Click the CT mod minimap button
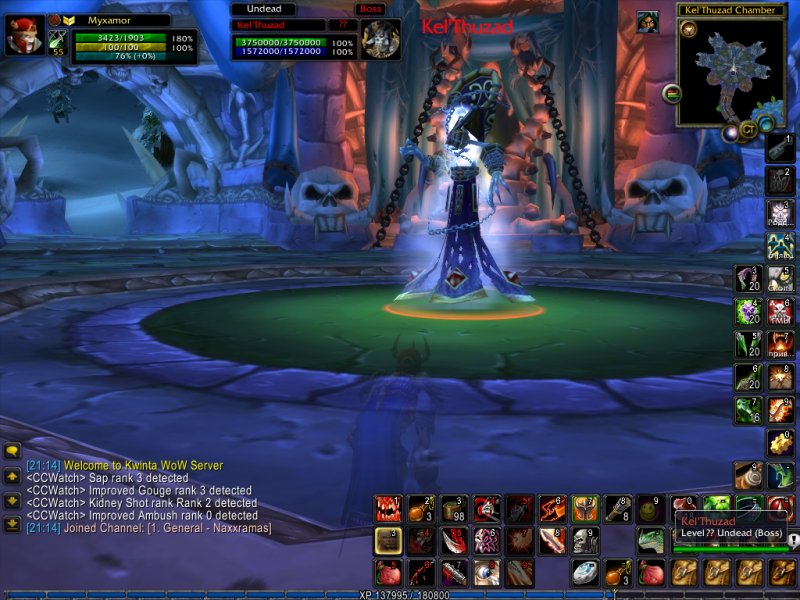This screenshot has height=600, width=800. (x=750, y=130)
